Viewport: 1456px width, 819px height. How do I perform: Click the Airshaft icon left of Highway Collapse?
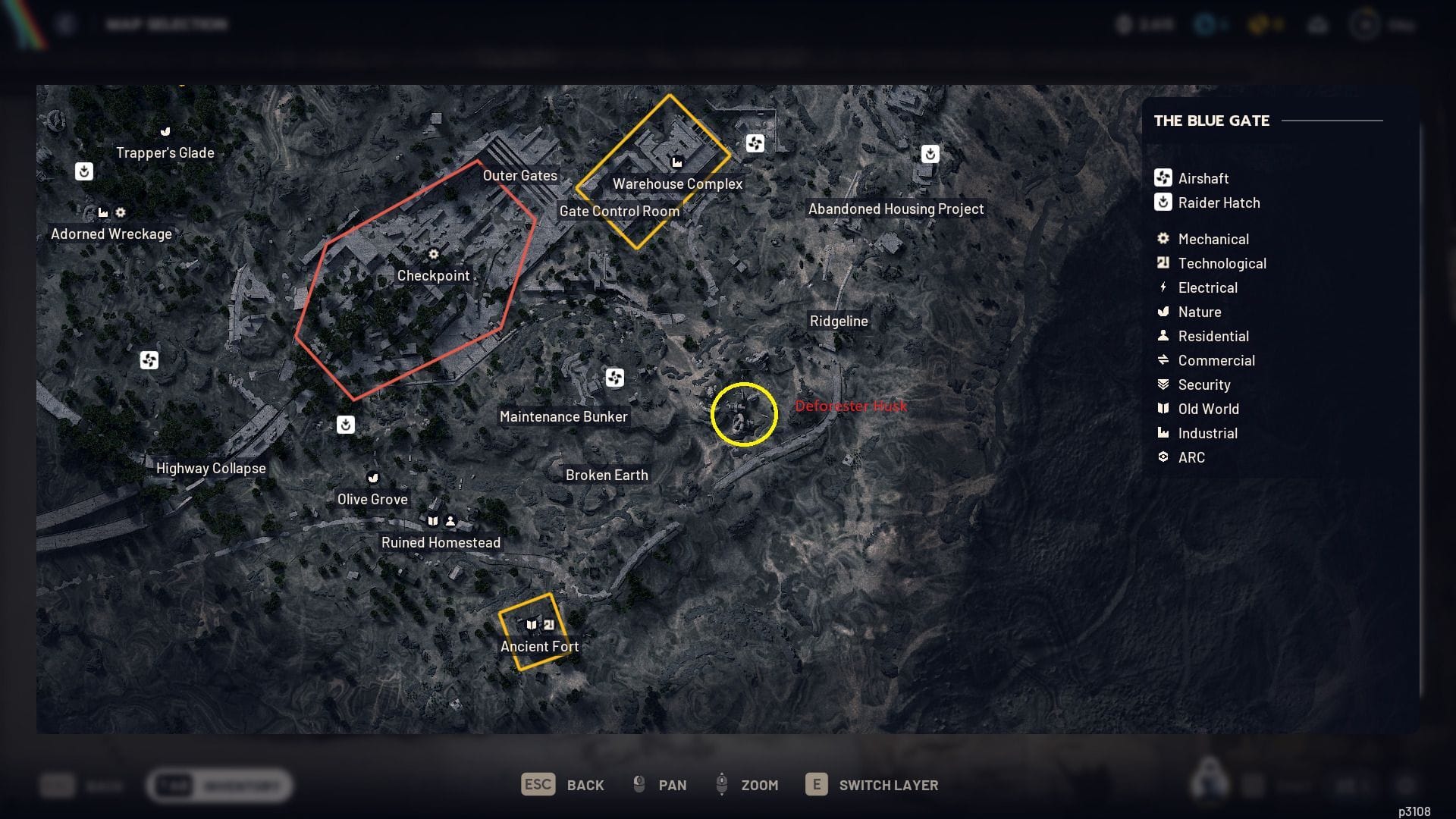[x=149, y=361]
